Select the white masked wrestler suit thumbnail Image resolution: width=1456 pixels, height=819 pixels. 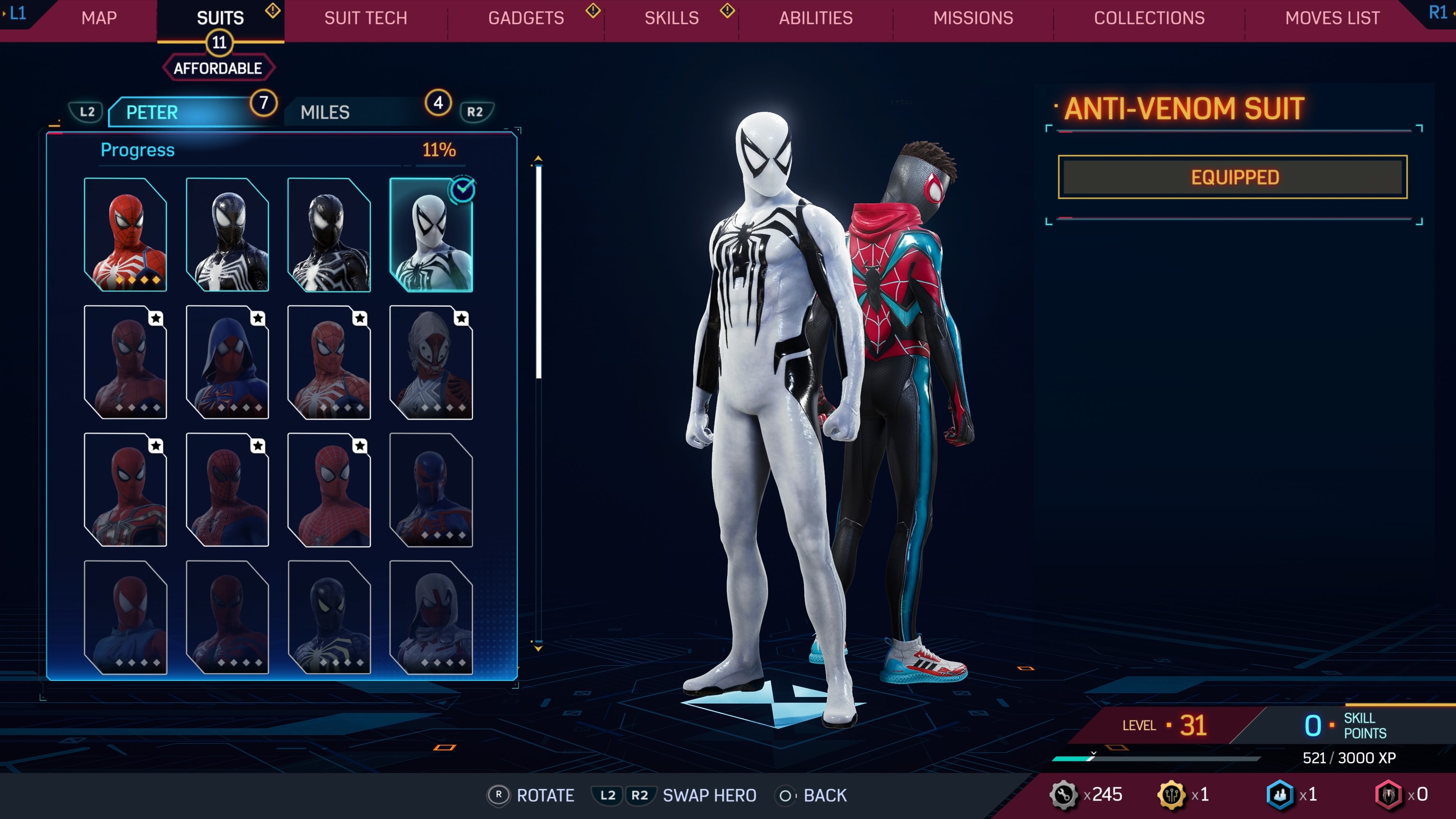point(431,362)
